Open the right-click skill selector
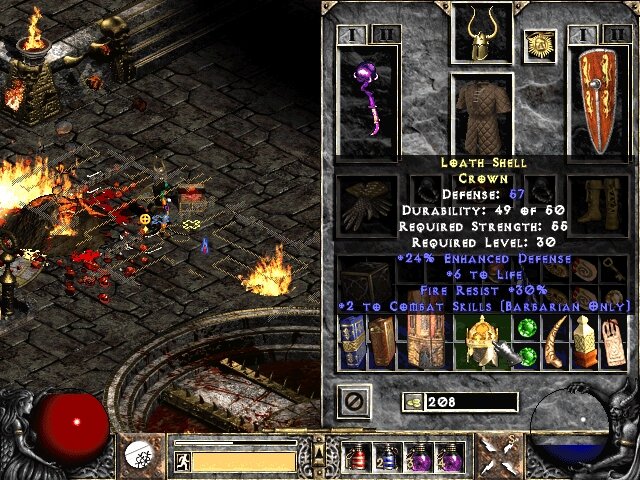Screen dimensions: 640x480 pos(497,456)
